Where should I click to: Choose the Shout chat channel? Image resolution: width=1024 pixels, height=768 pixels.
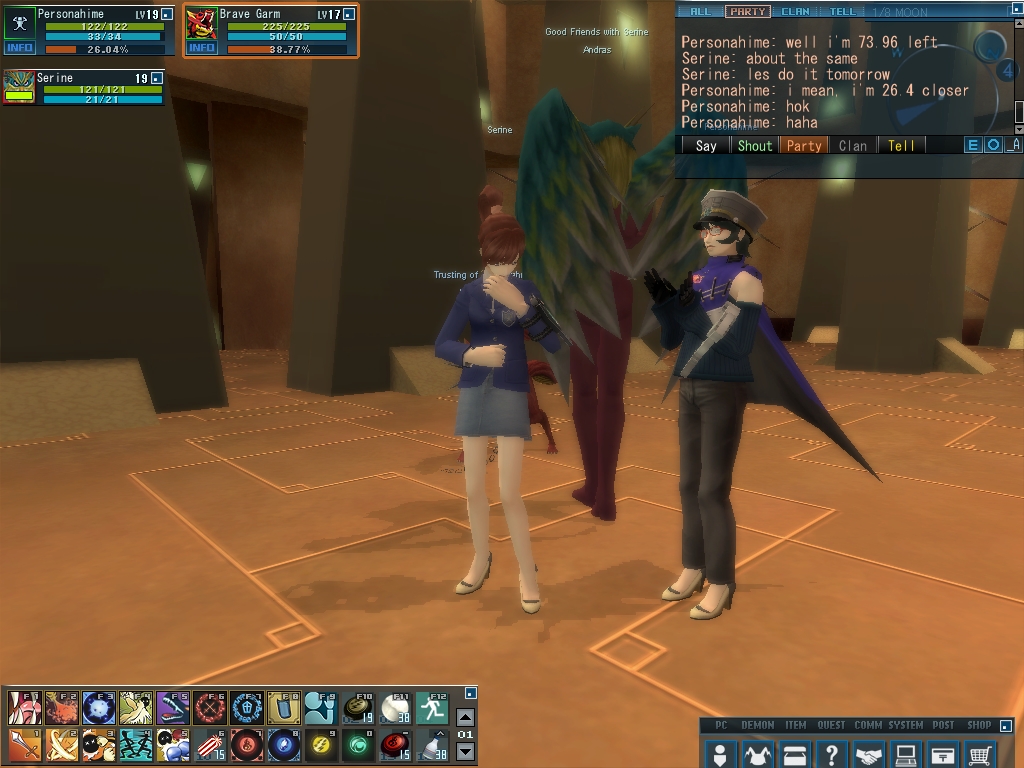[x=755, y=145]
